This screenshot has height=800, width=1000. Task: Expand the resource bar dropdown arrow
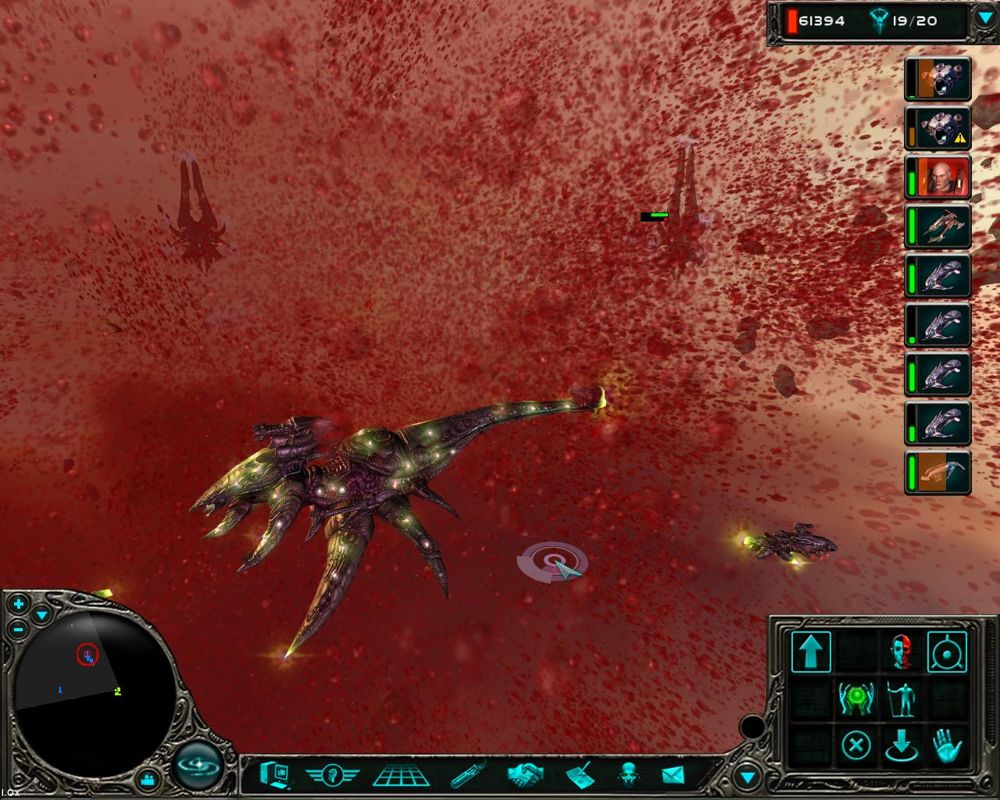984,19
